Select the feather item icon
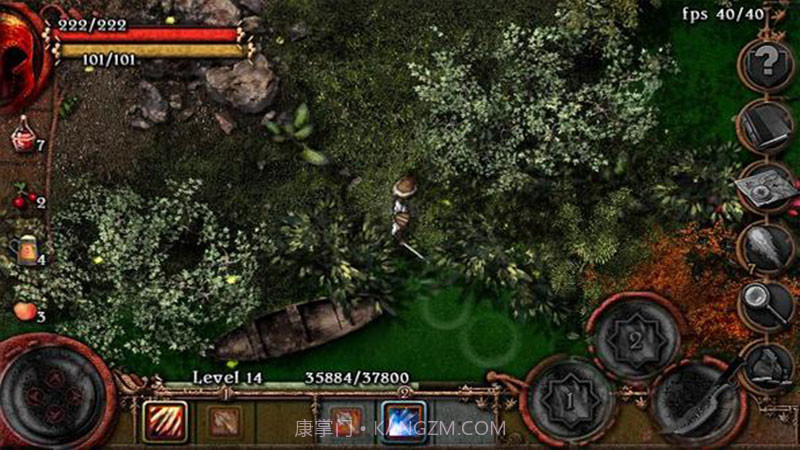This screenshot has width=800, height=450. tap(767, 245)
